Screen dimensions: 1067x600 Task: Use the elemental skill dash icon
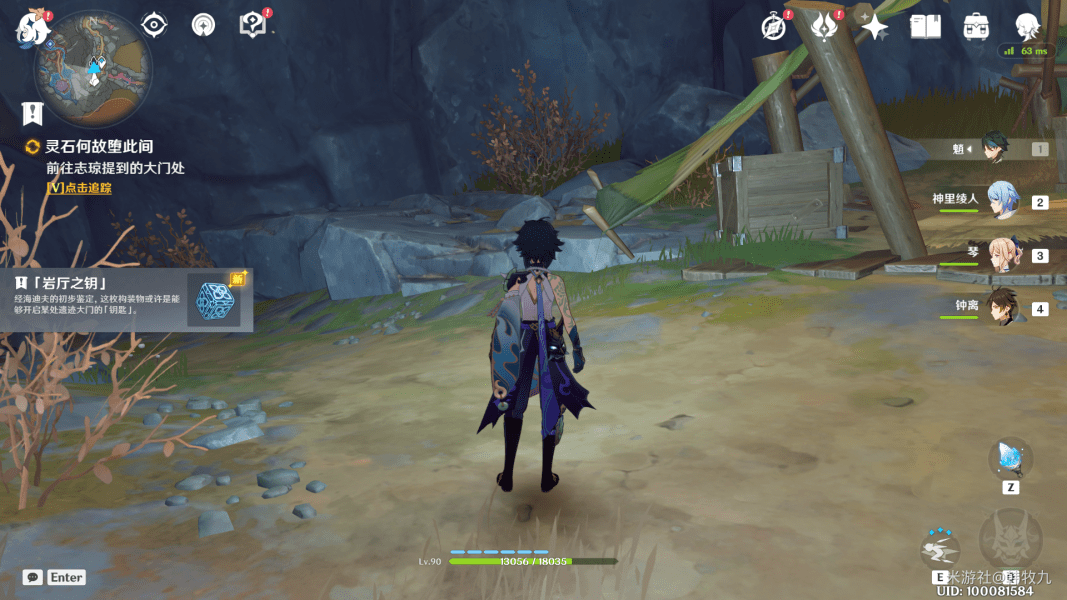coord(940,551)
